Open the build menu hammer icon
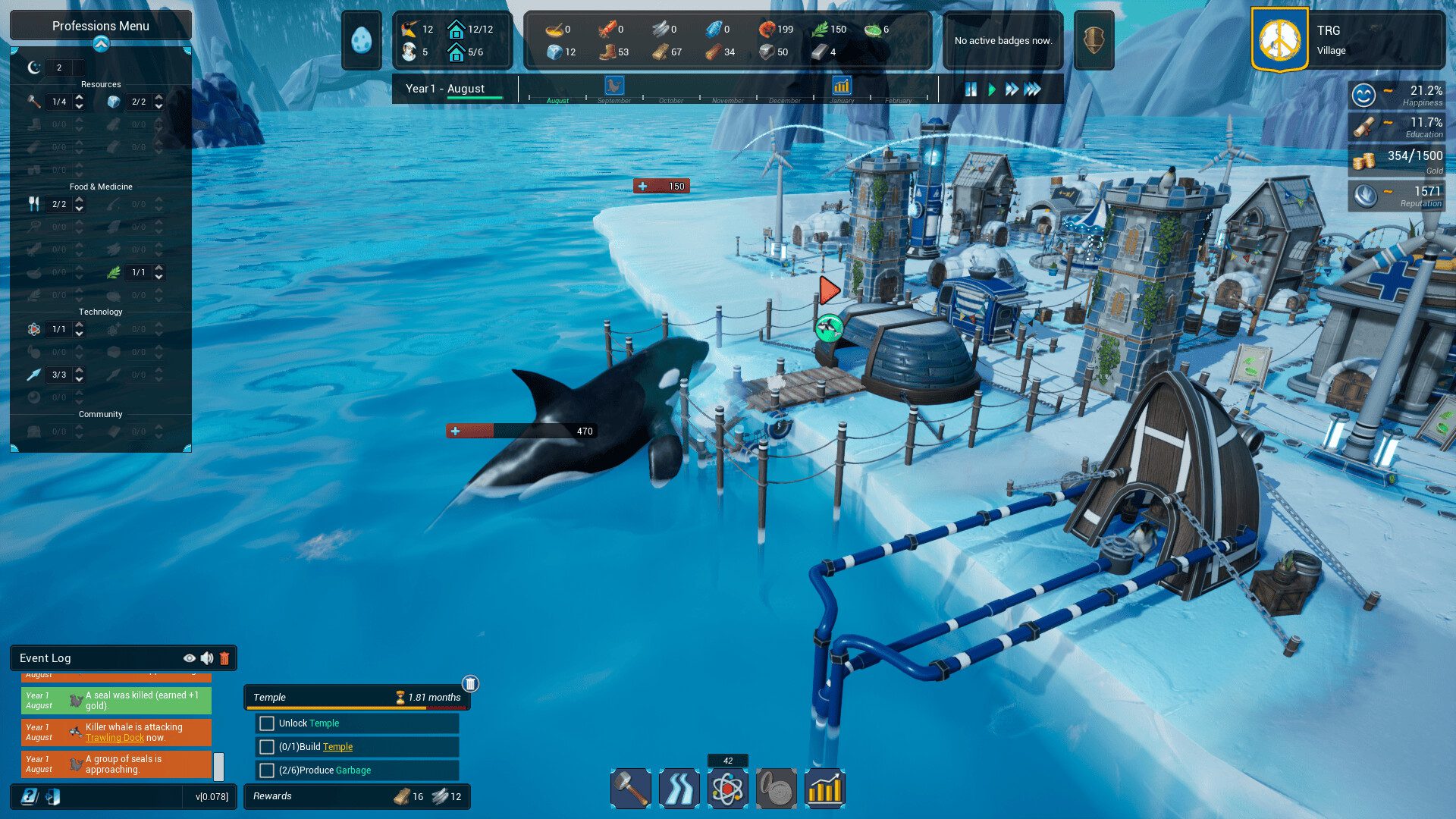Screen dimensions: 1456x819 tap(631, 789)
